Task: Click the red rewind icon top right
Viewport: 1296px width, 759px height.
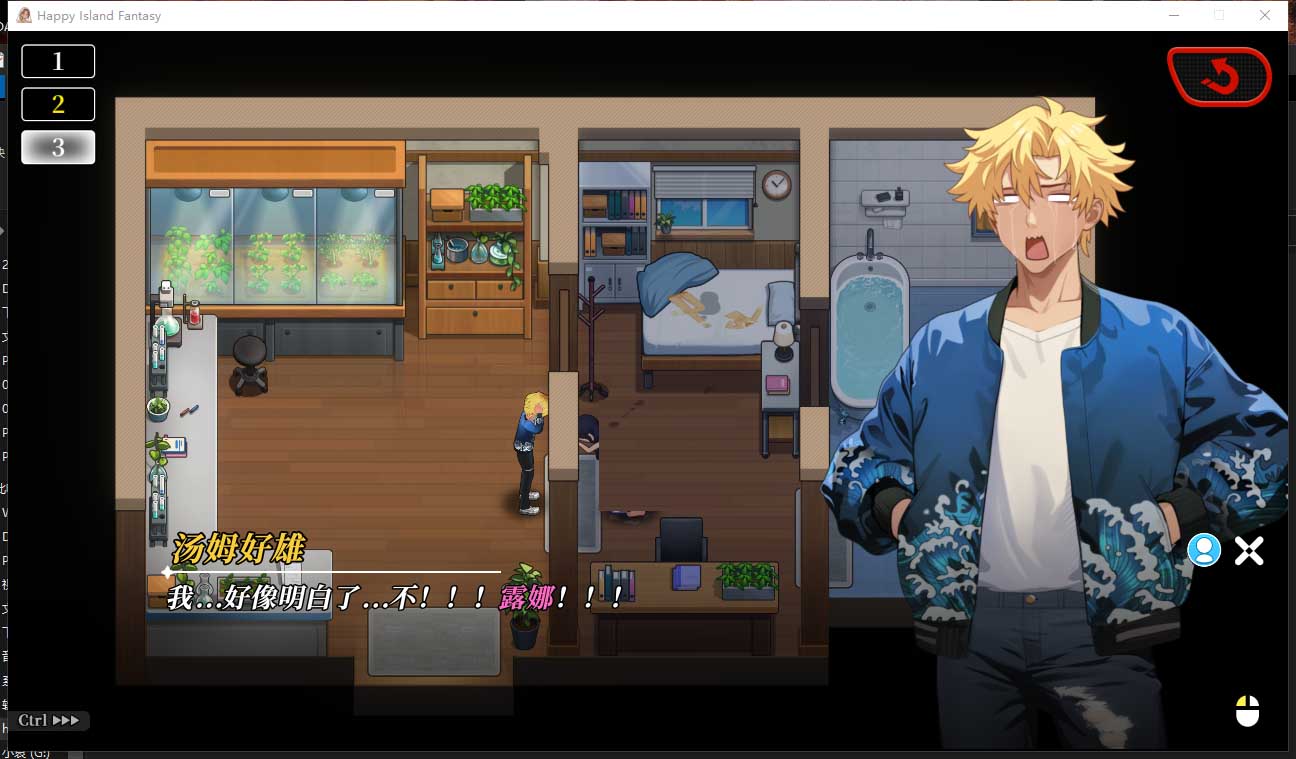Action: pos(1219,75)
